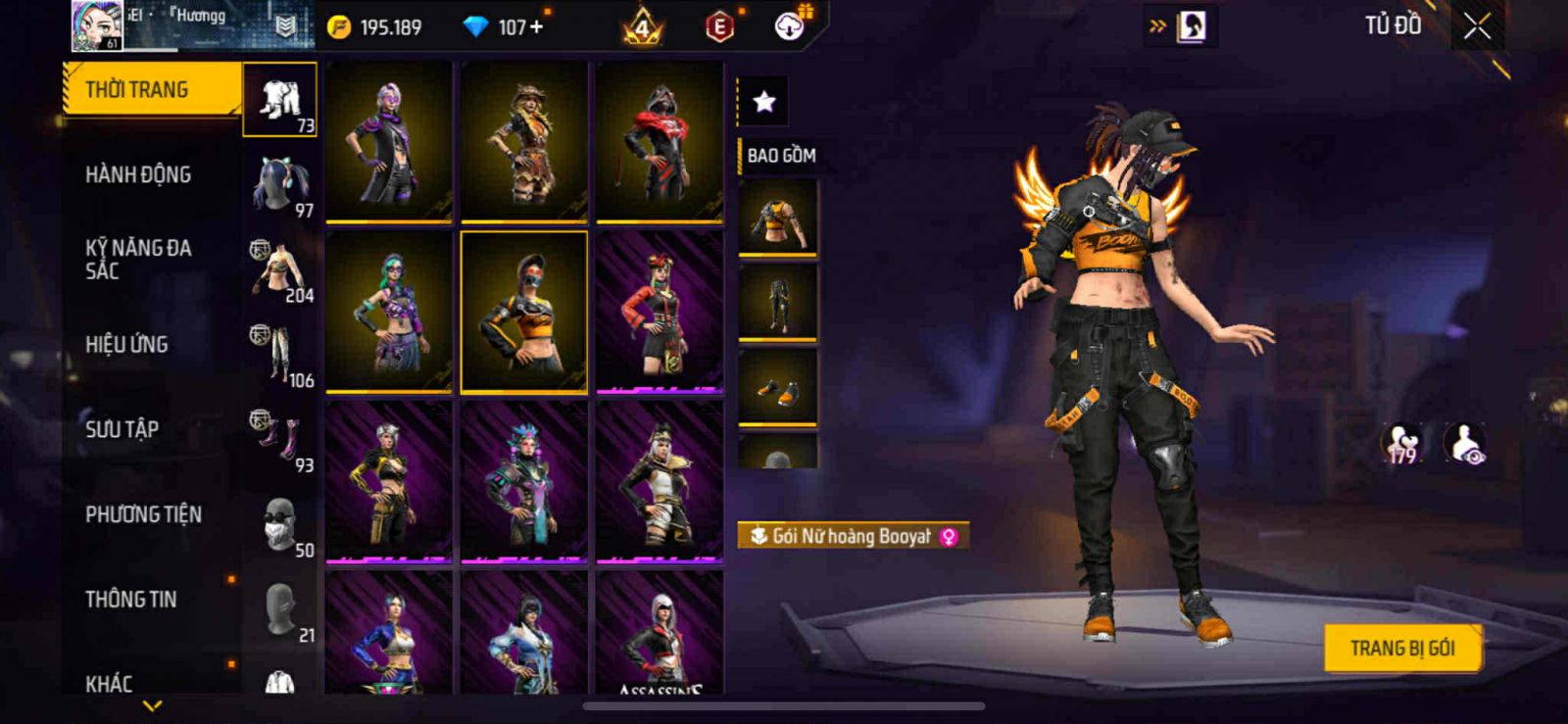Equip the bundle with Trang Bị Gói
This screenshot has height=724, width=1568.
[1401, 648]
